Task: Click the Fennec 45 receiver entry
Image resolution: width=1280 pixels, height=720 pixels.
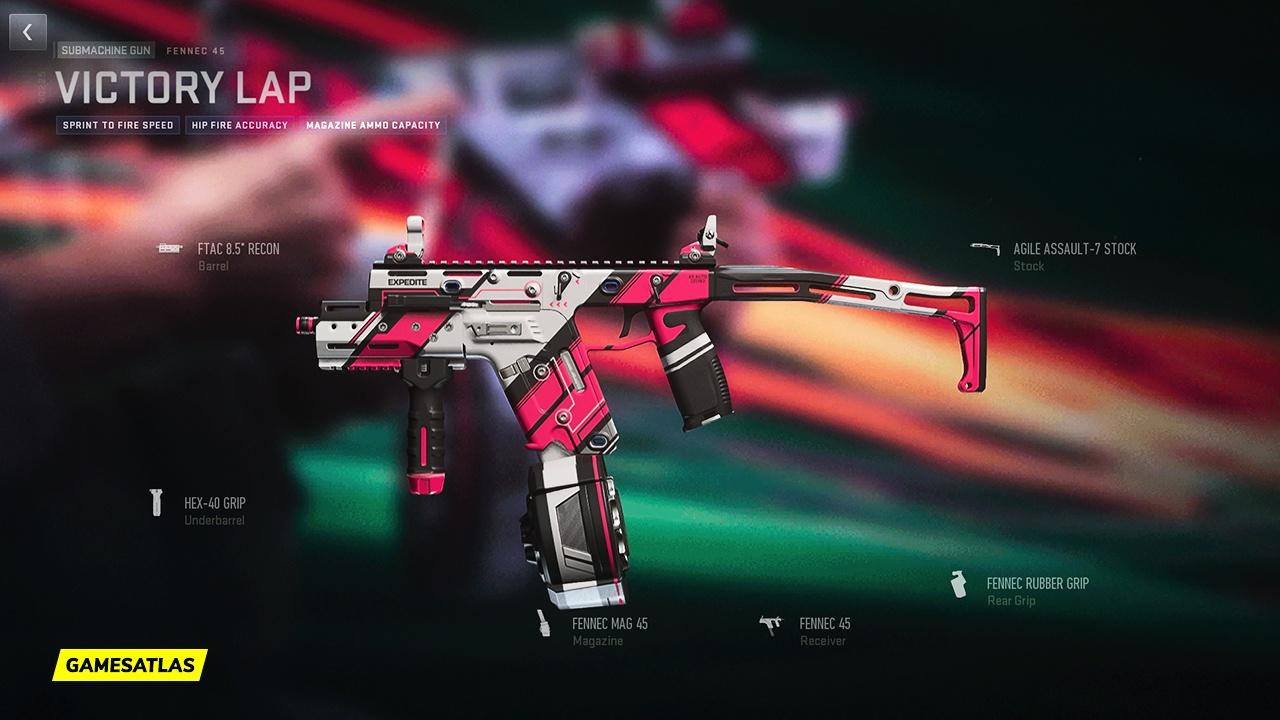Action: pyautogui.click(x=824, y=623)
